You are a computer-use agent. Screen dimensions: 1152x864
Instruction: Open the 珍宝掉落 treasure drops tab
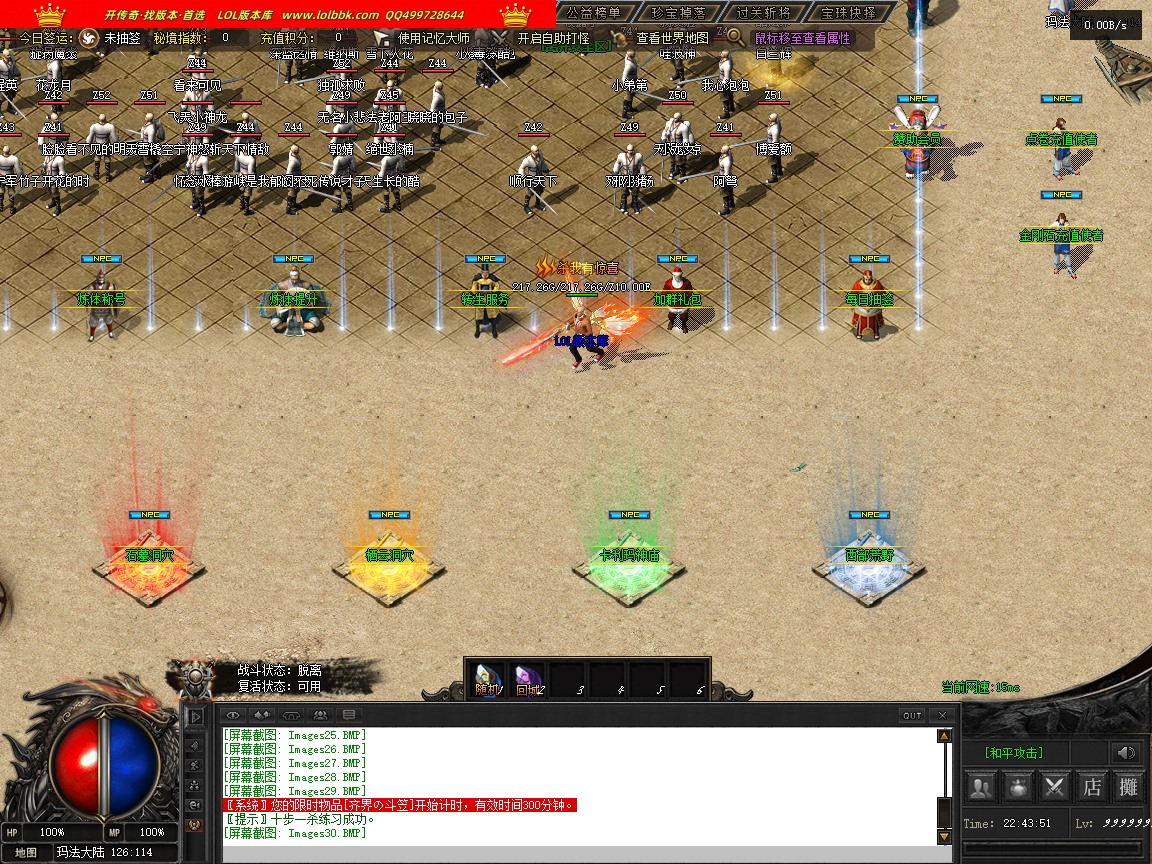click(x=678, y=13)
